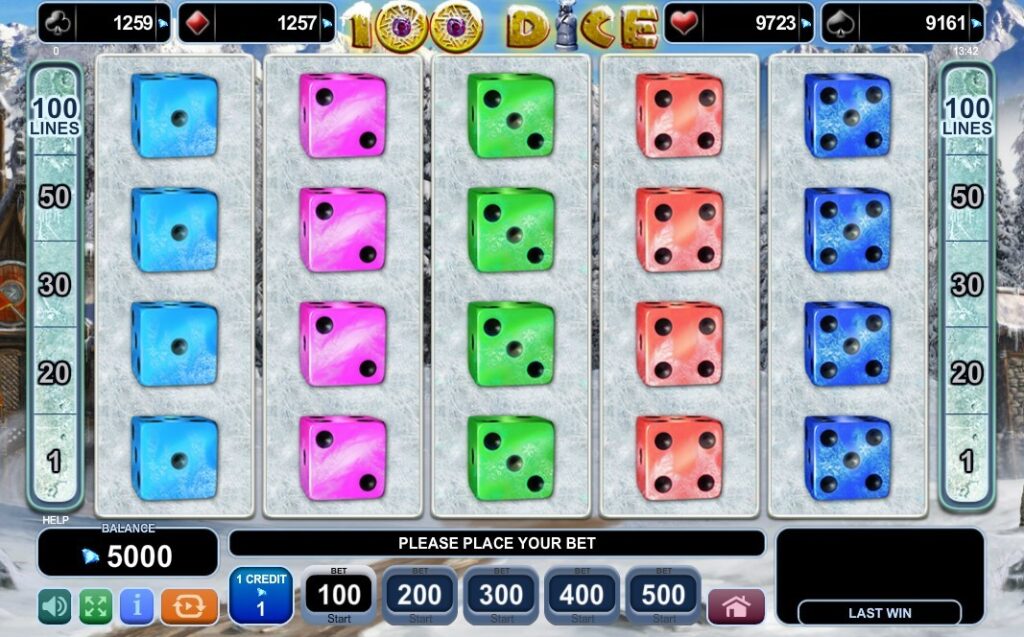This screenshot has height=637, width=1024.
Task: Start a spin with bet 100
Action: pos(339,596)
